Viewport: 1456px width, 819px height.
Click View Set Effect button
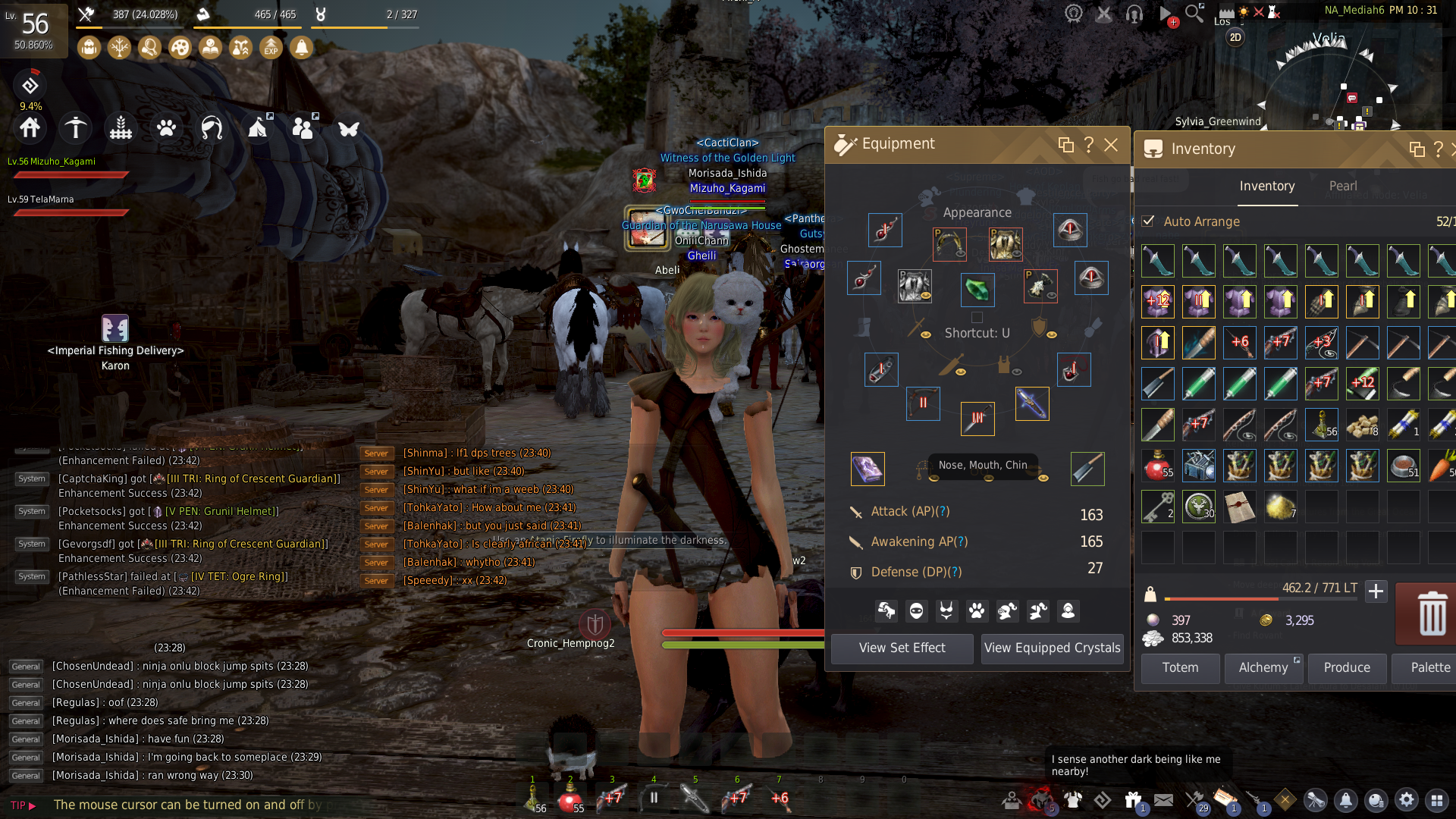tap(902, 648)
